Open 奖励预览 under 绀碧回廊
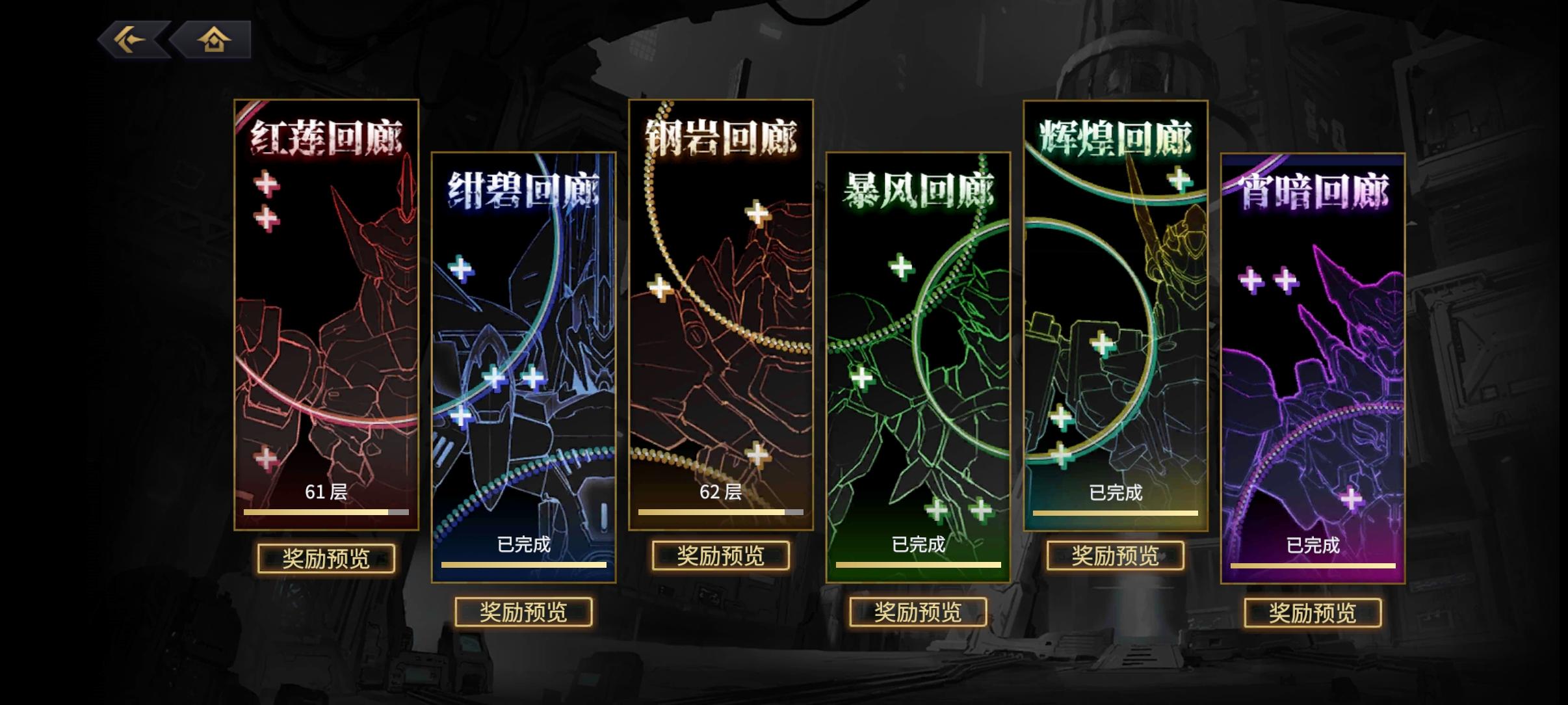1568x705 pixels. [524, 612]
